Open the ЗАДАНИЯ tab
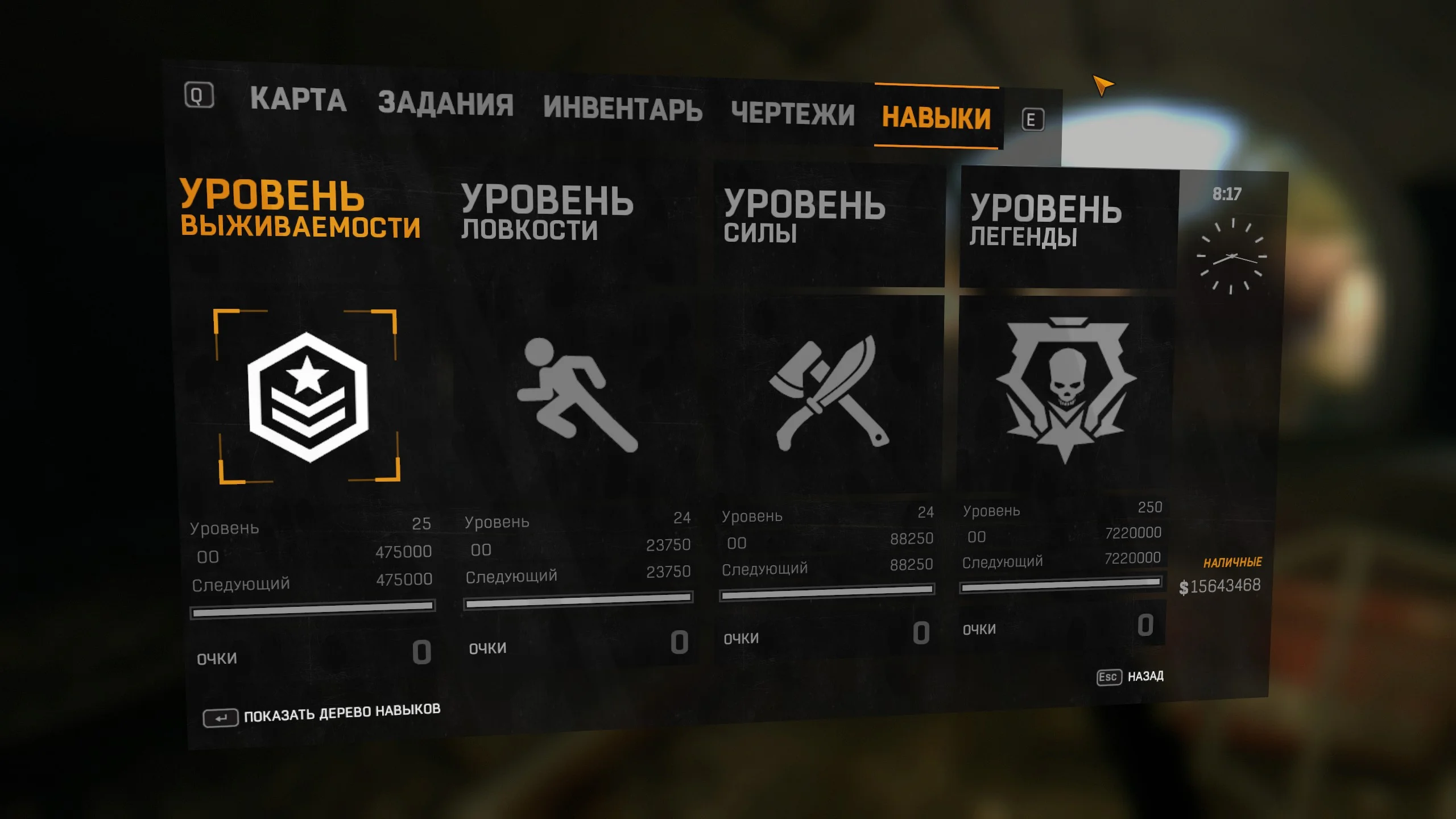Screen dimensions: 1456x819 coord(445,102)
